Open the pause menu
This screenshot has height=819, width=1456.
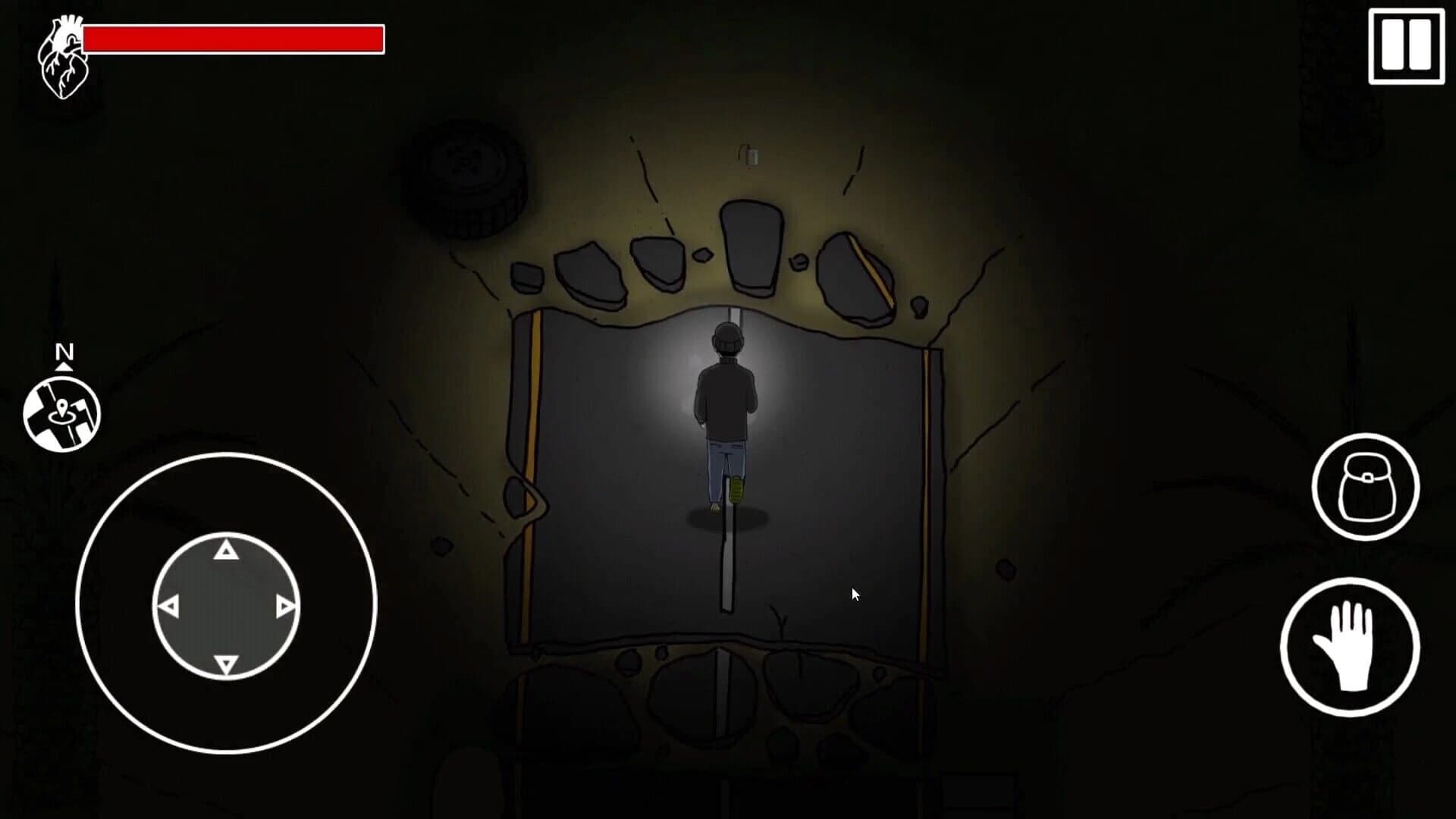click(x=1407, y=45)
